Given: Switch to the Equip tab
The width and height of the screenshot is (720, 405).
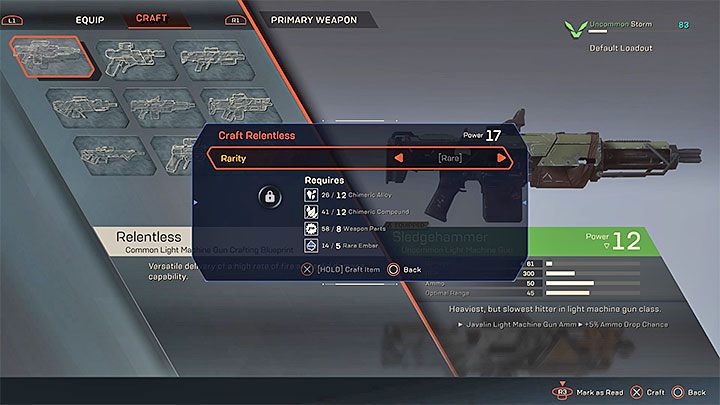Looking at the screenshot, I should (x=89, y=19).
